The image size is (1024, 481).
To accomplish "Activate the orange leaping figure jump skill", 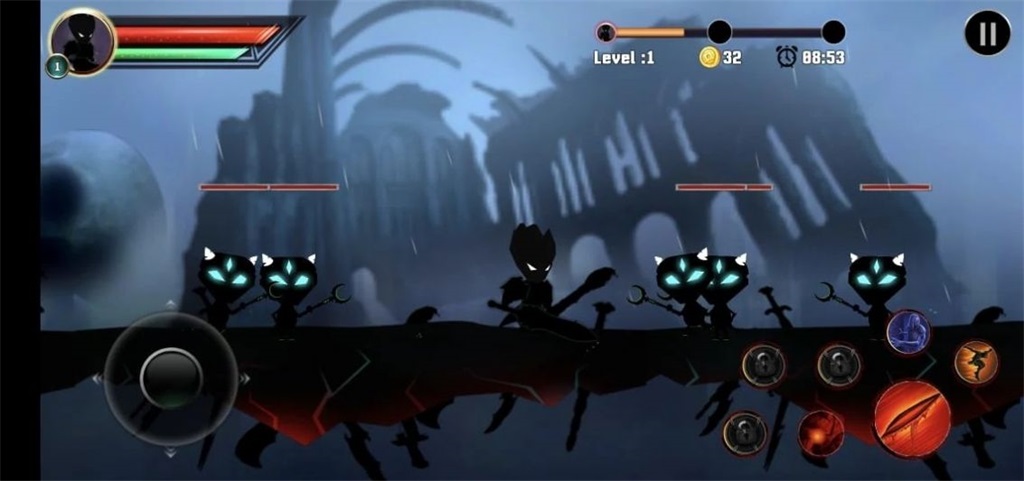I will 975,362.
